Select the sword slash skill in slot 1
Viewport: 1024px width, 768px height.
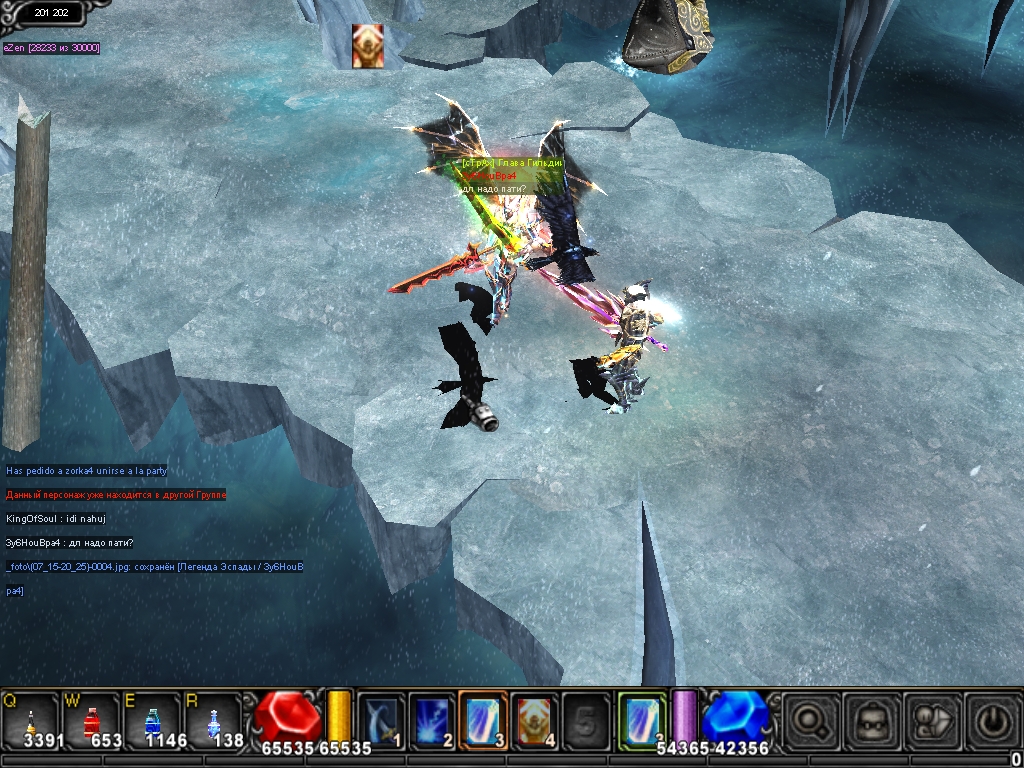click(381, 719)
